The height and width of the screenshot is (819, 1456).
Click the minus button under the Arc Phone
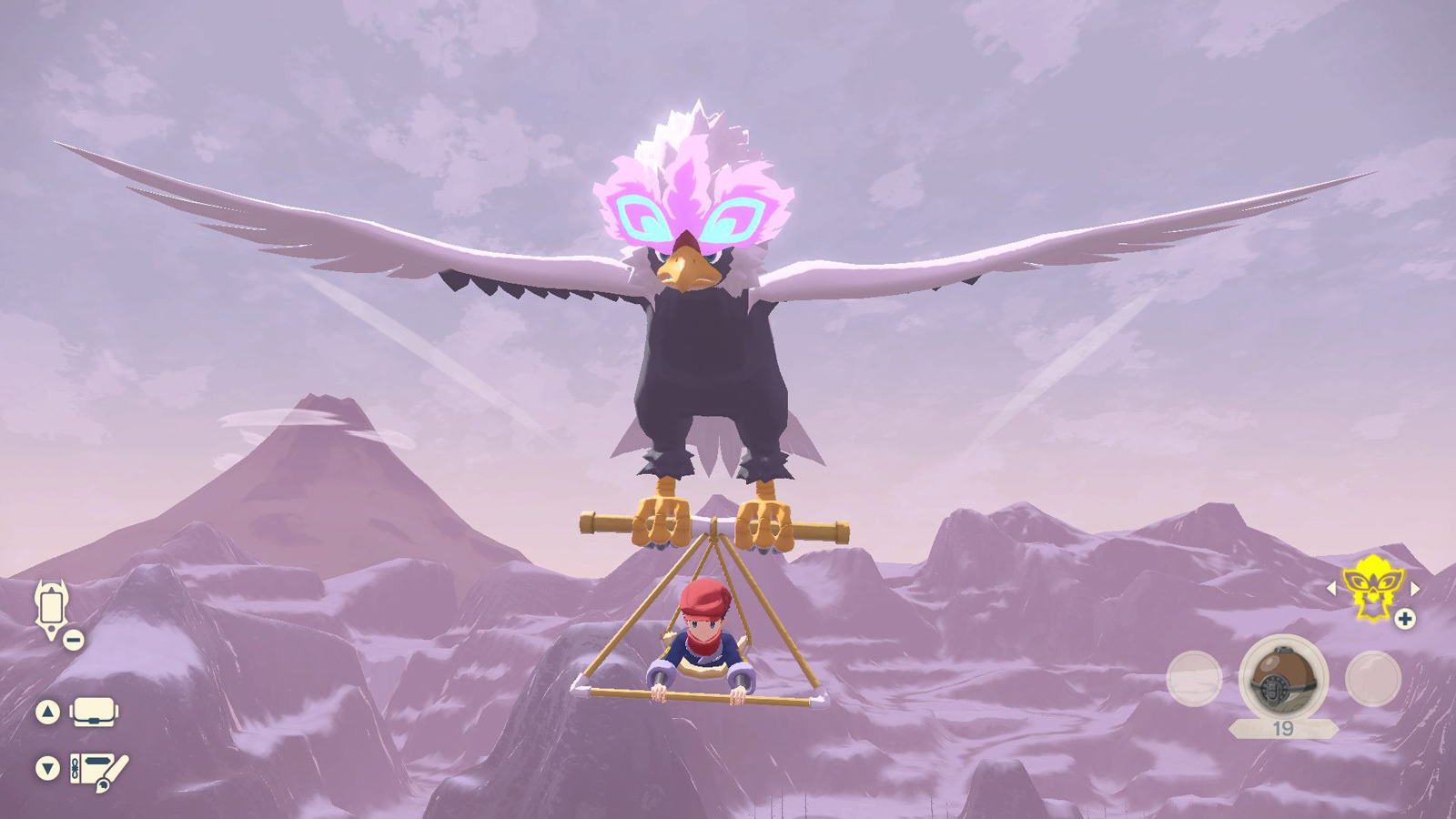[x=73, y=639]
